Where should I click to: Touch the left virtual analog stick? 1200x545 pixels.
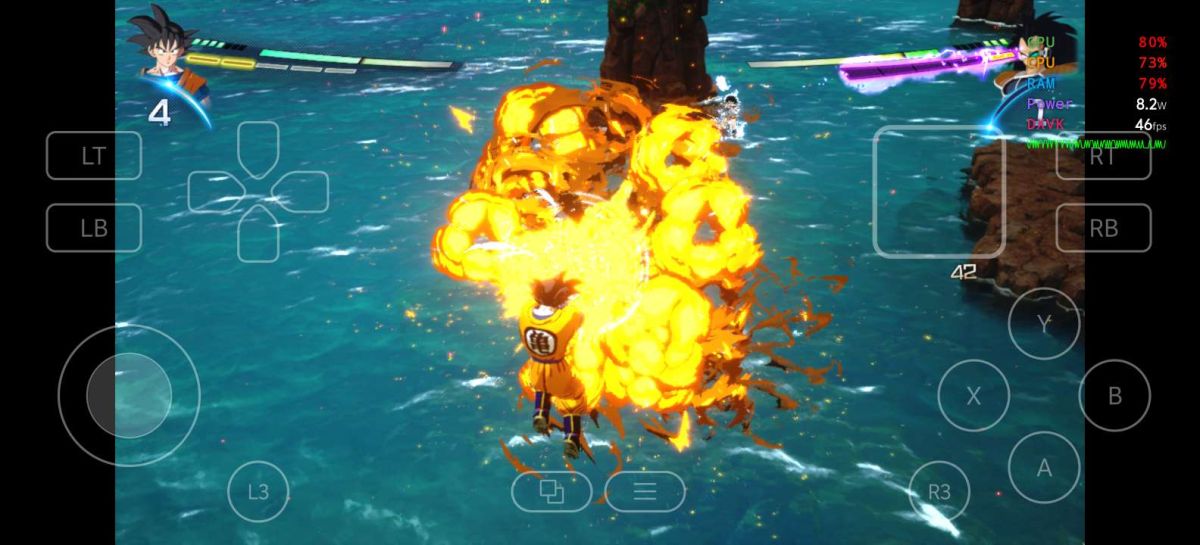click(x=128, y=395)
